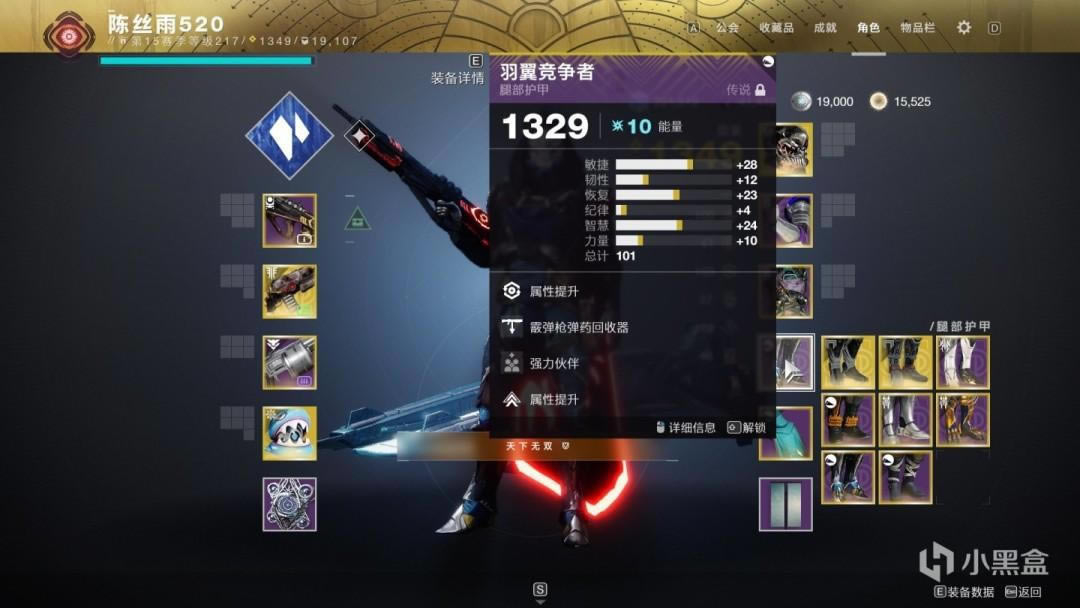Go to the 物品栏 inventory tab

pyautogui.click(x=917, y=28)
